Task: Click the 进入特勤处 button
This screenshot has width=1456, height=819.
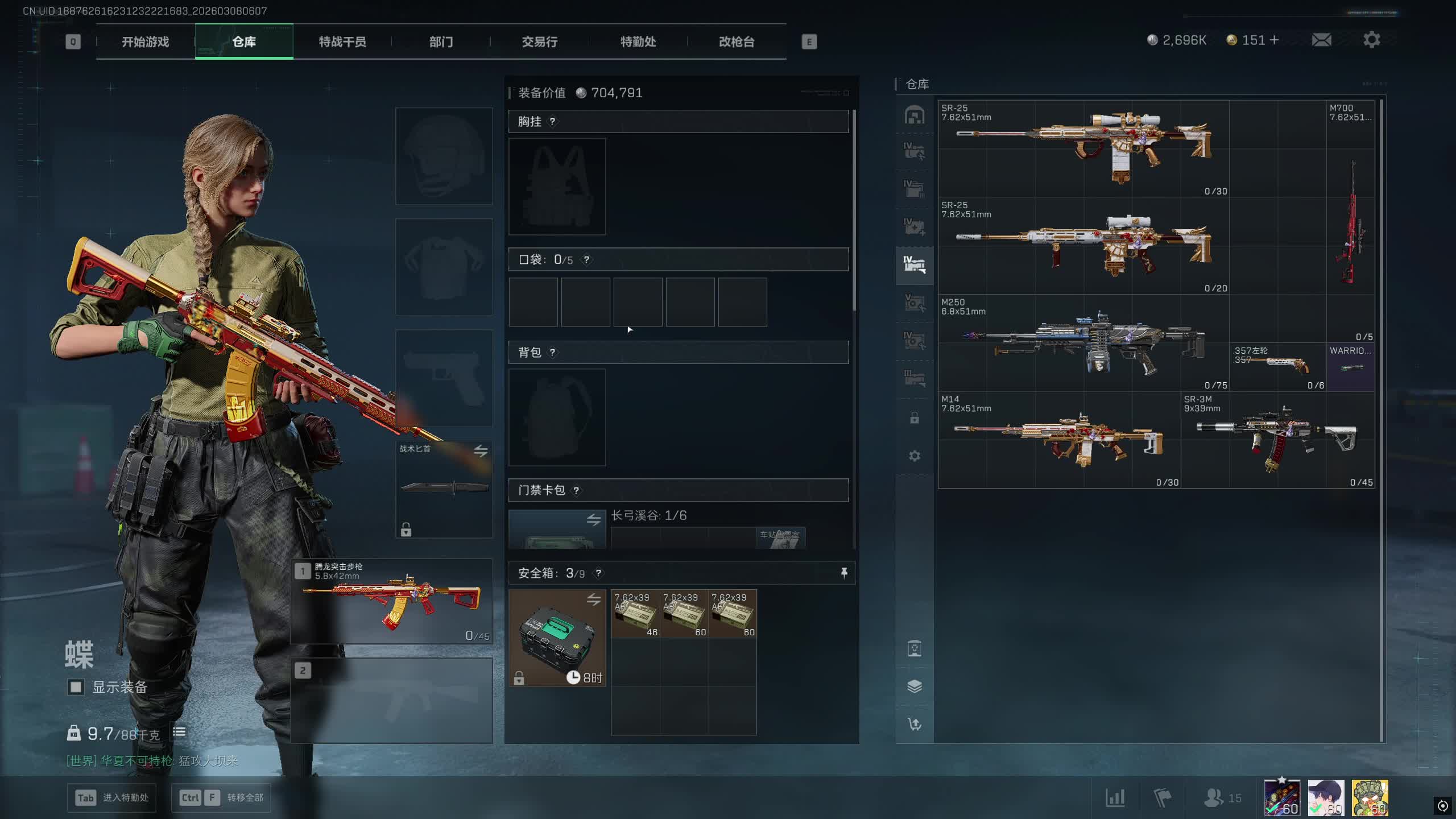Action: 111,797
